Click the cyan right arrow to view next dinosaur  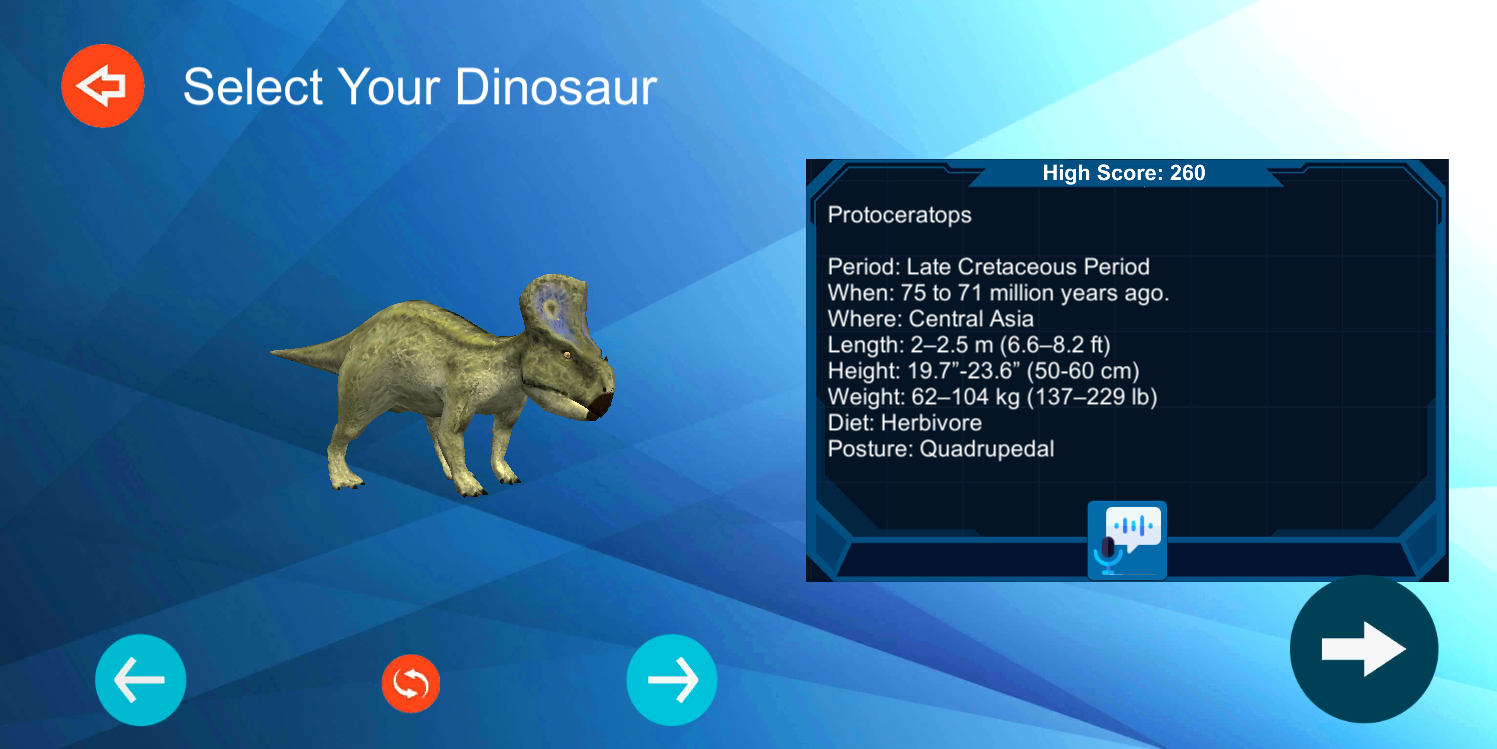[x=671, y=681]
